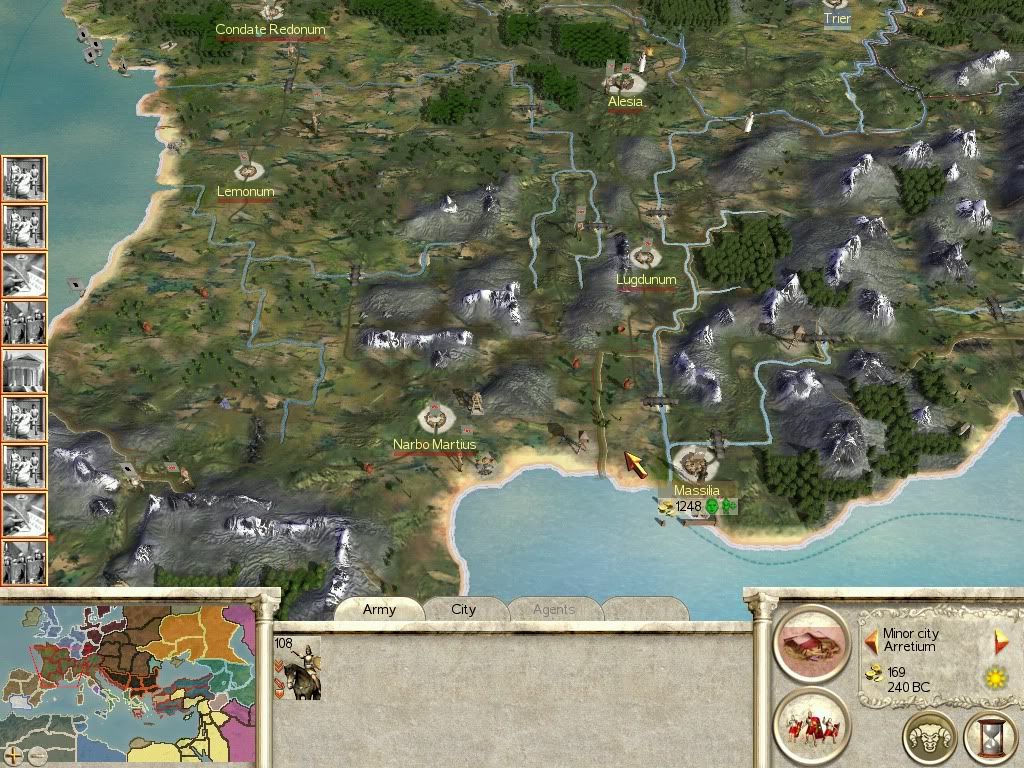Select the cavalry unit card with 108 men

pyautogui.click(x=297, y=667)
